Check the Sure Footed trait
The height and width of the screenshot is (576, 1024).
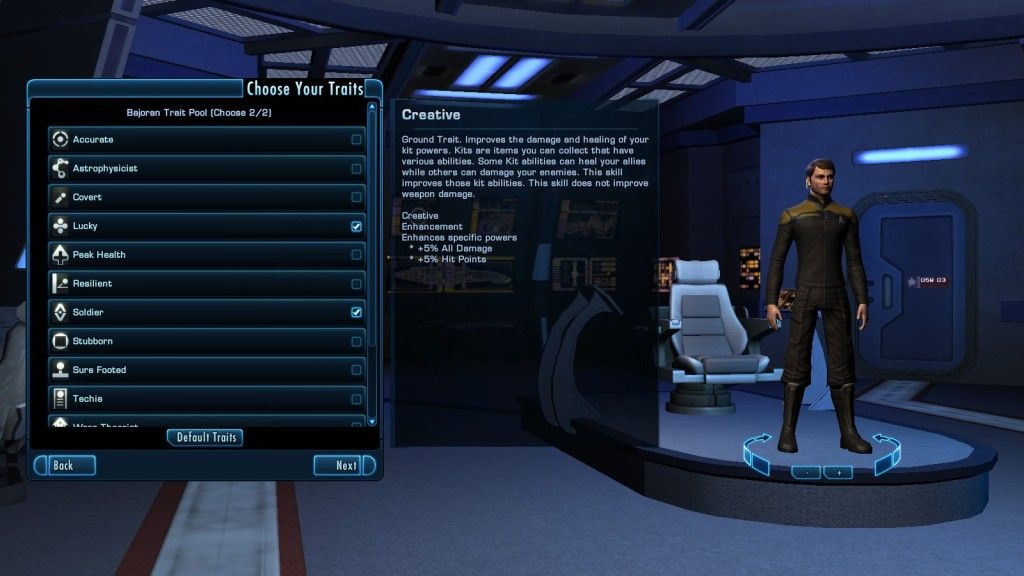click(356, 370)
